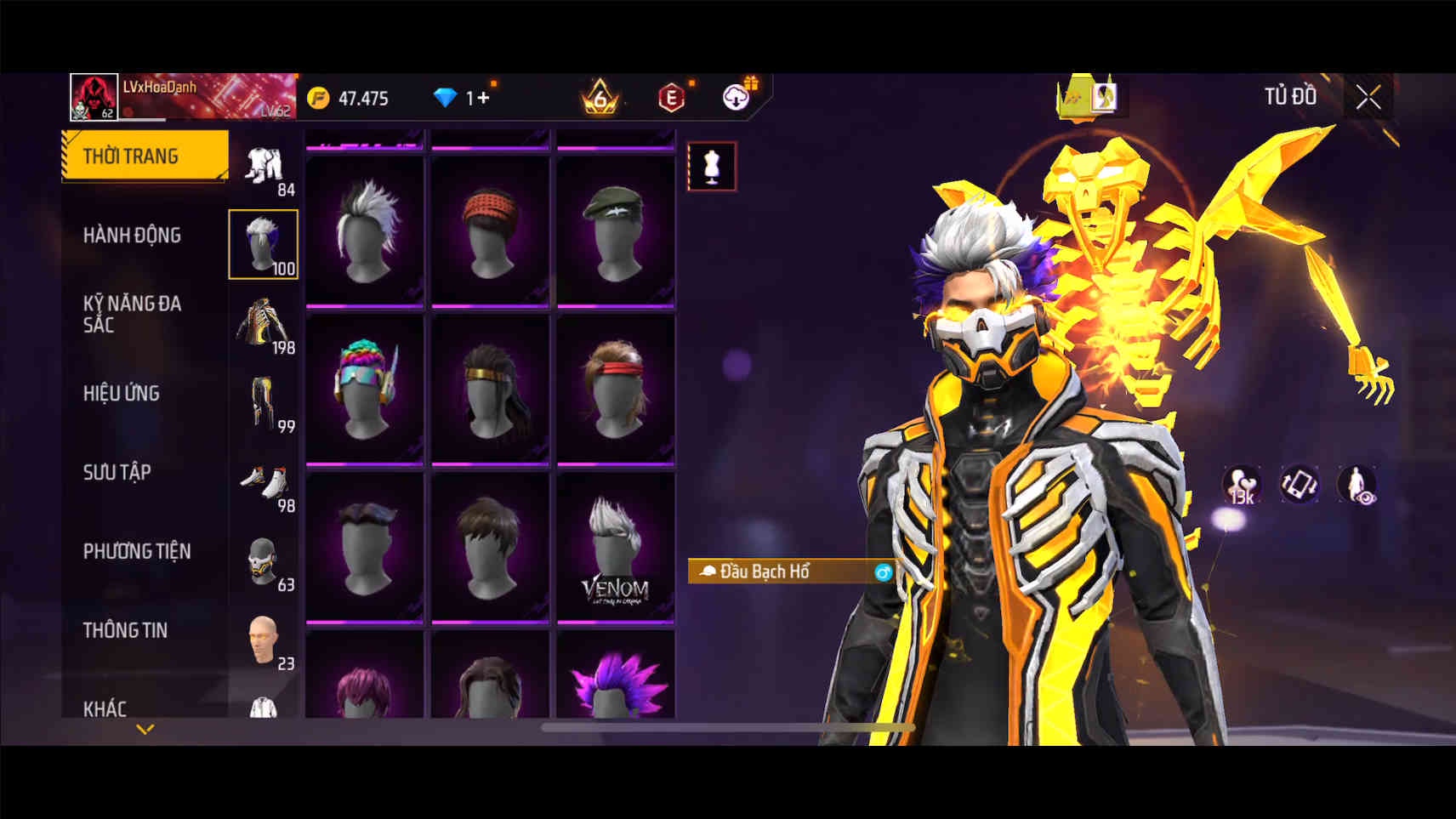The width and height of the screenshot is (1456, 819).
Task: Select the Thời Trang tab
Action: pos(131,156)
